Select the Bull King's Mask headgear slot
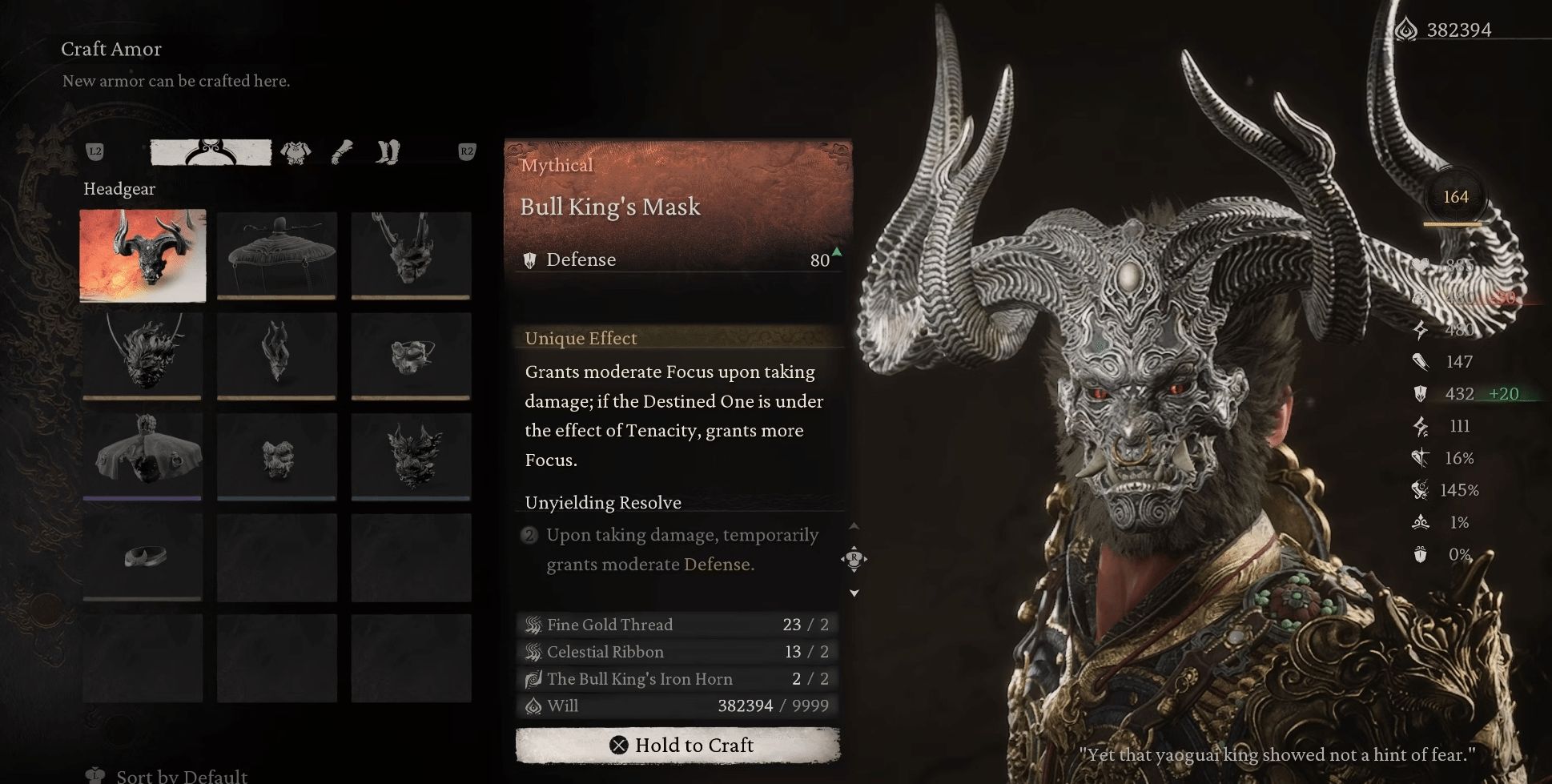 pos(143,255)
